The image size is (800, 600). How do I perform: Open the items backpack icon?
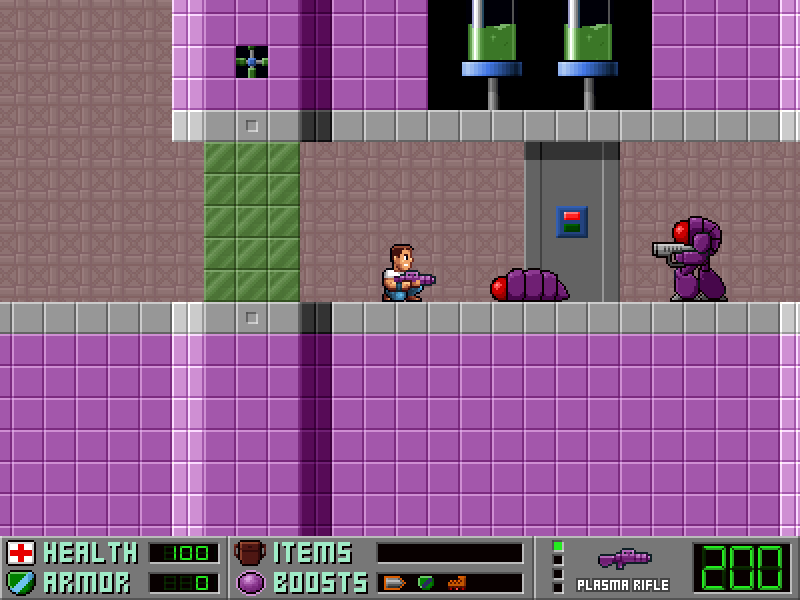(x=250, y=553)
